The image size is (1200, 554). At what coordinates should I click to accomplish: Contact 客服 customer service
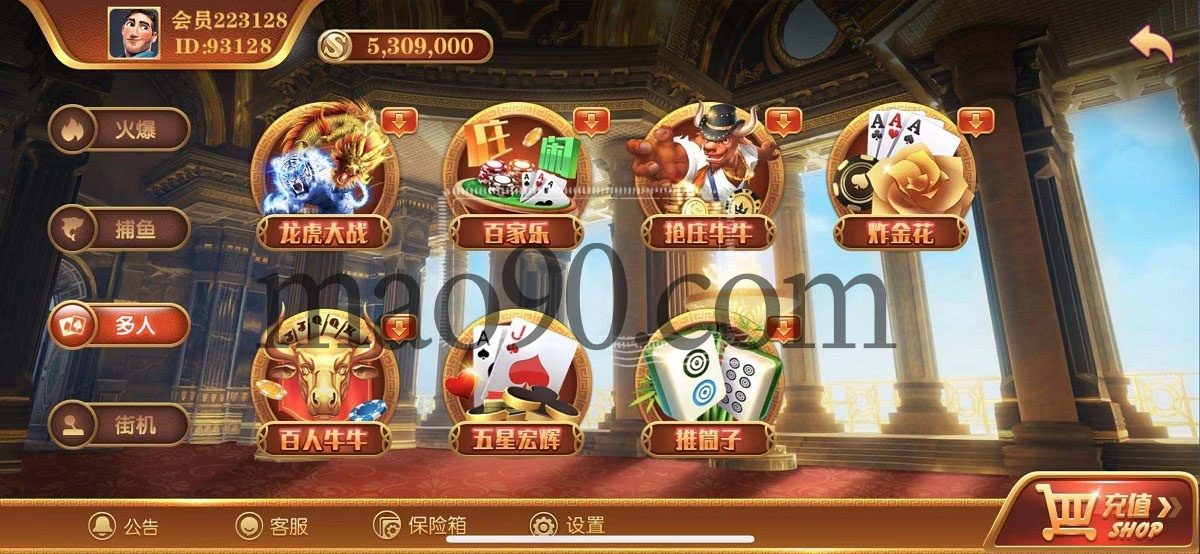[272, 526]
